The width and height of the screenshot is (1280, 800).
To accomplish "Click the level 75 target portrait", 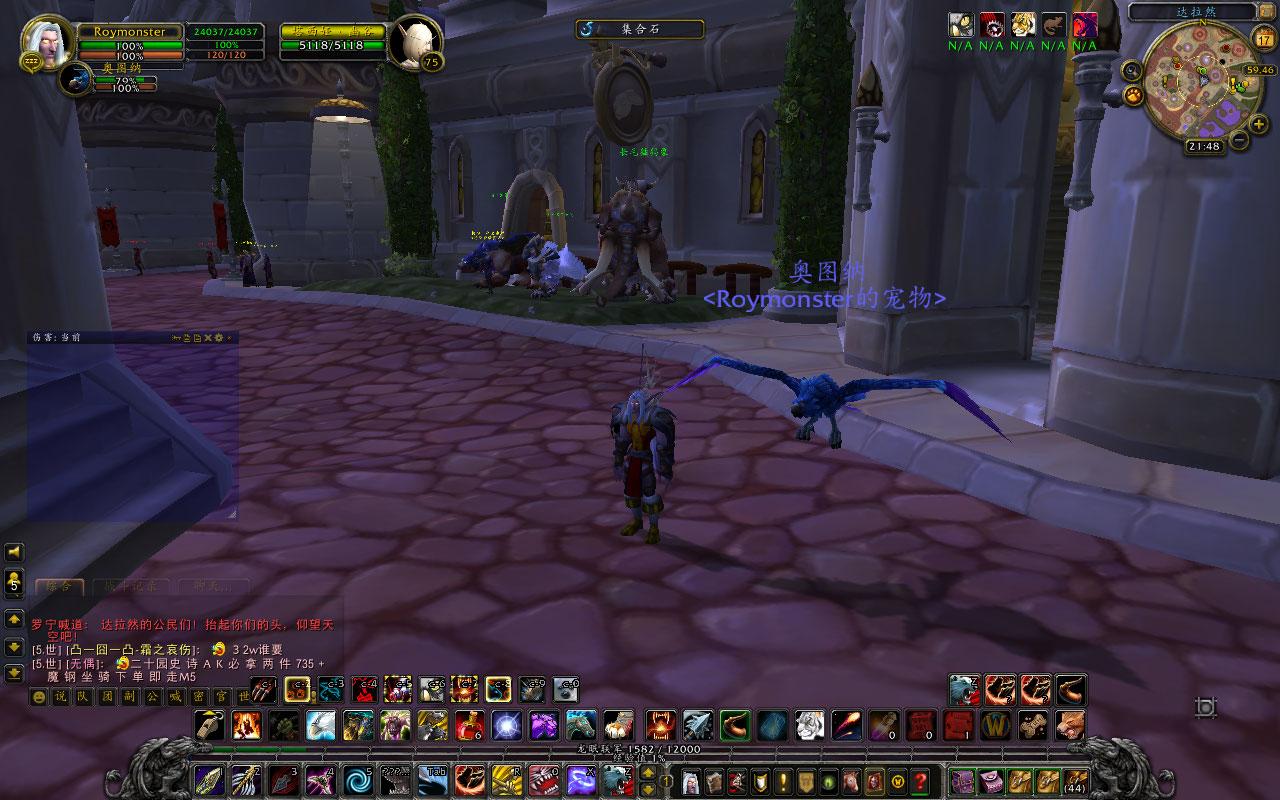I will (x=418, y=42).
